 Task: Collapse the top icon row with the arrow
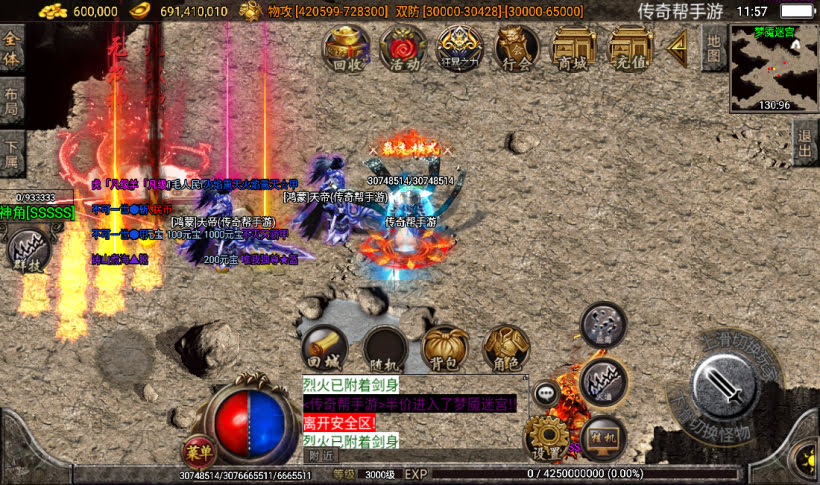coord(678,45)
